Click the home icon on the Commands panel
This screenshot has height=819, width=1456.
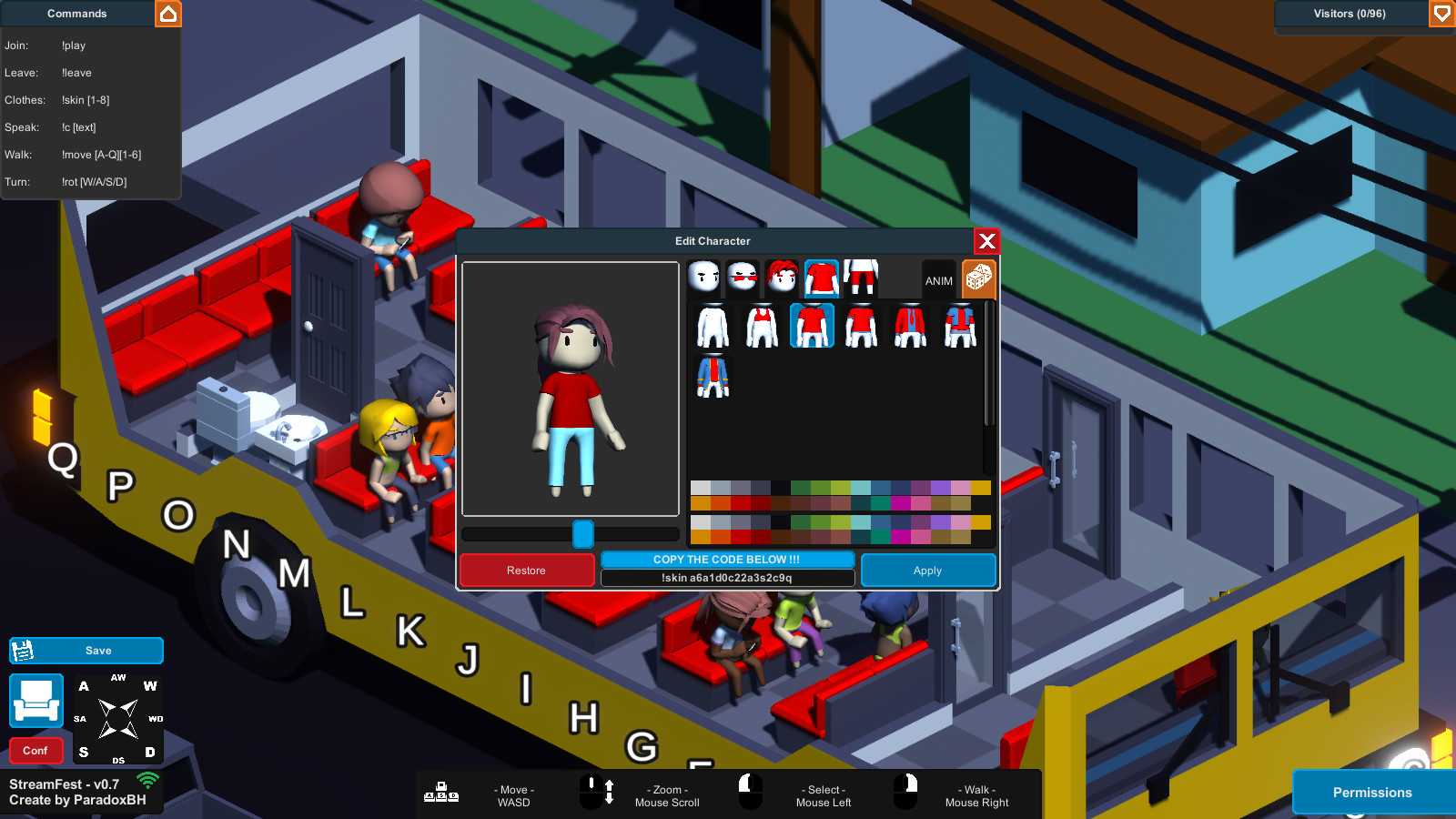tap(169, 14)
